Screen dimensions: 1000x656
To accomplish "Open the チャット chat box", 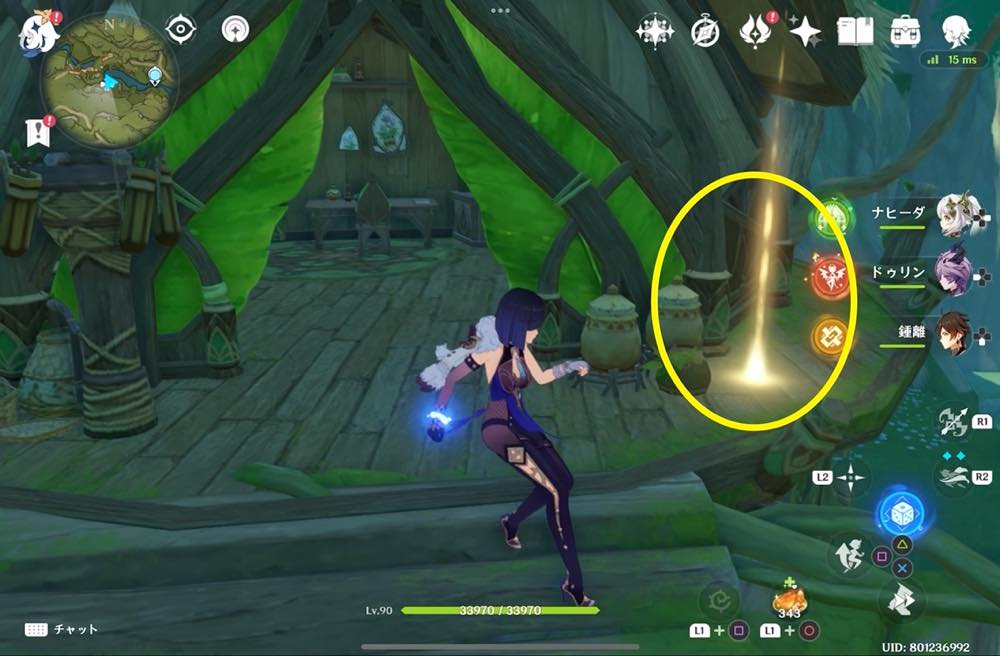I will [62, 629].
